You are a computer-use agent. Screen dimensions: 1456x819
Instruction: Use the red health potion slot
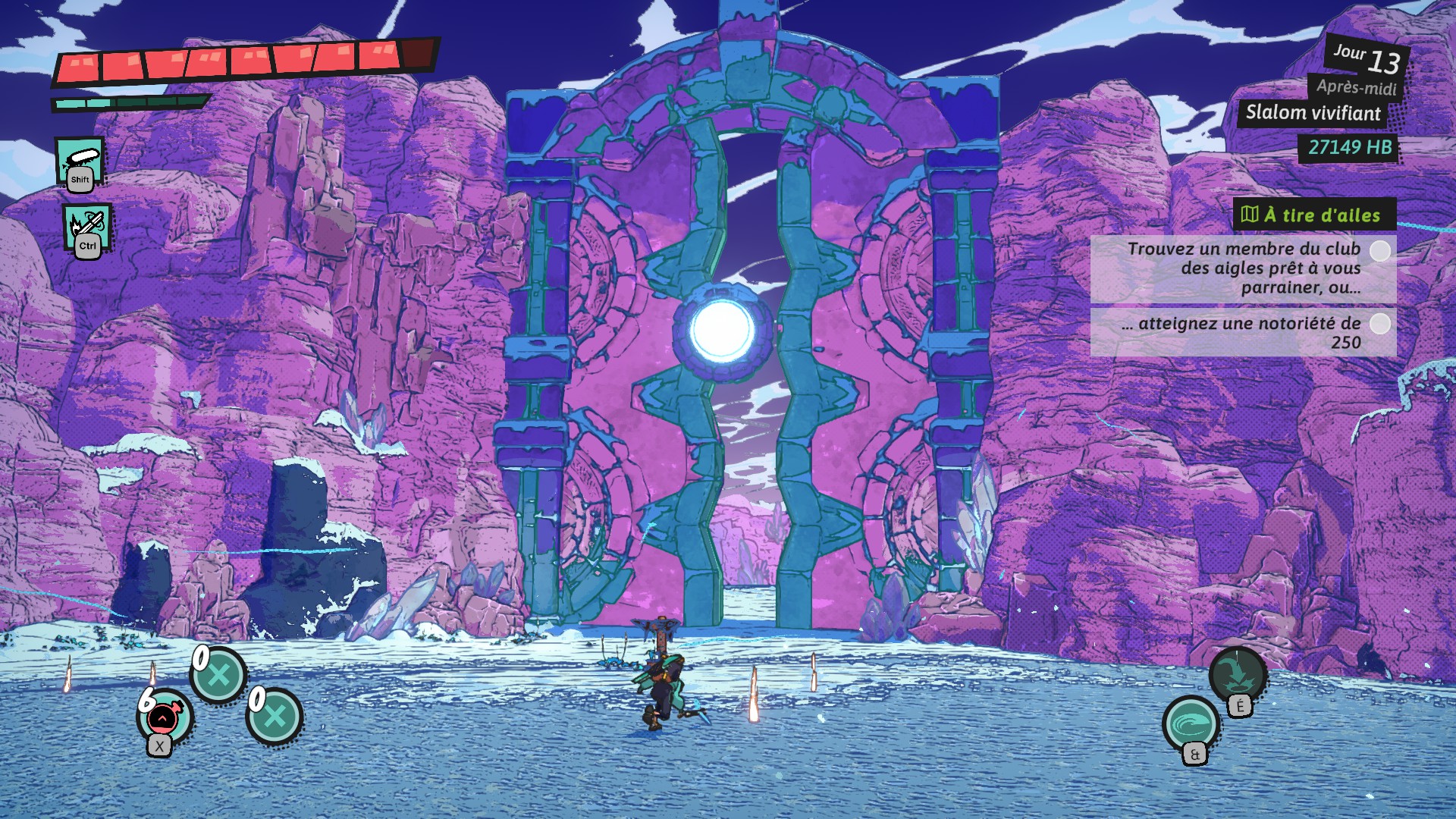(x=165, y=717)
